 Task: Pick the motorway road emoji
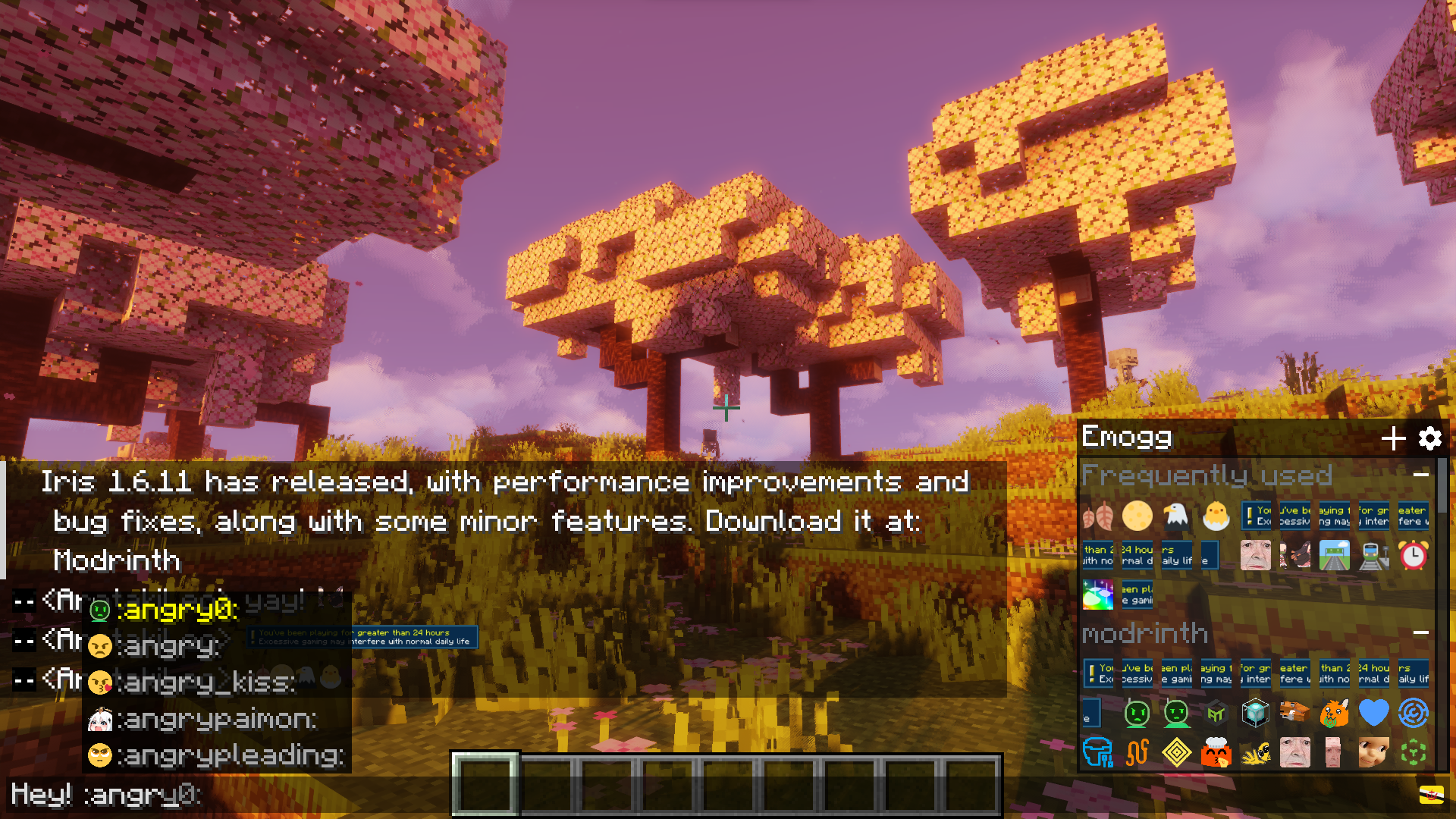1334,556
